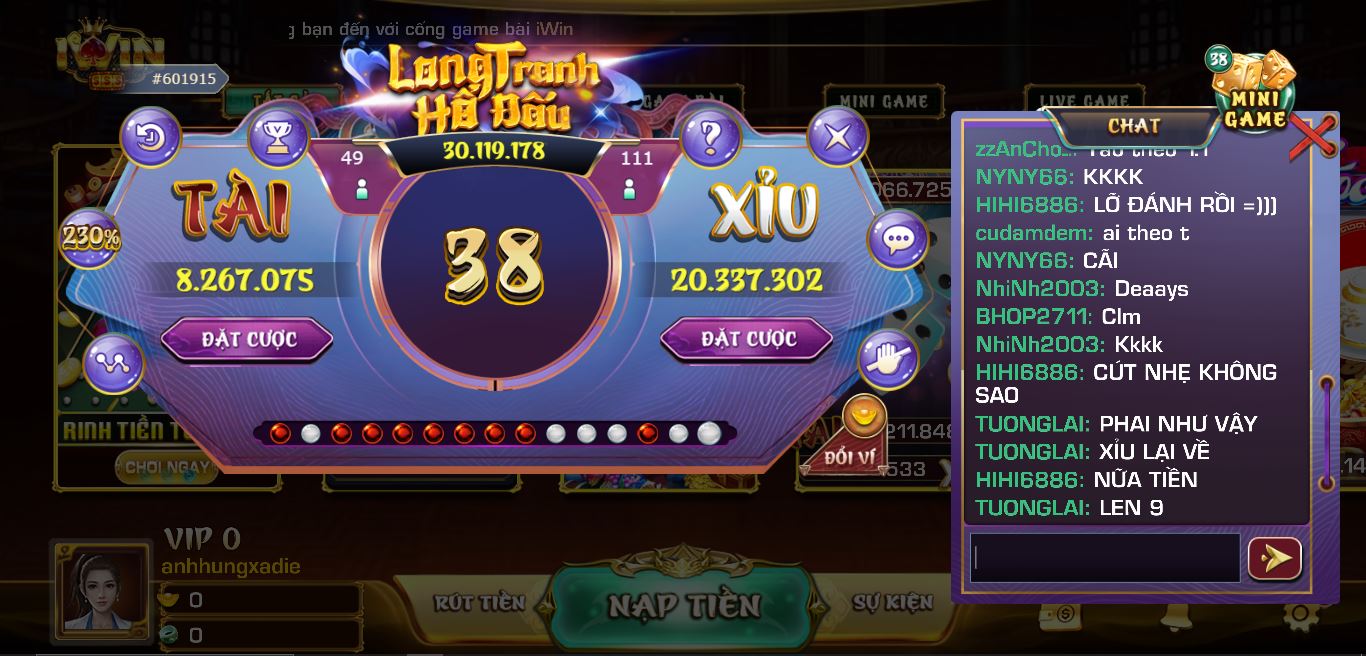Place a bet on Xỉu
This screenshot has width=1366, height=656.
pos(746,339)
